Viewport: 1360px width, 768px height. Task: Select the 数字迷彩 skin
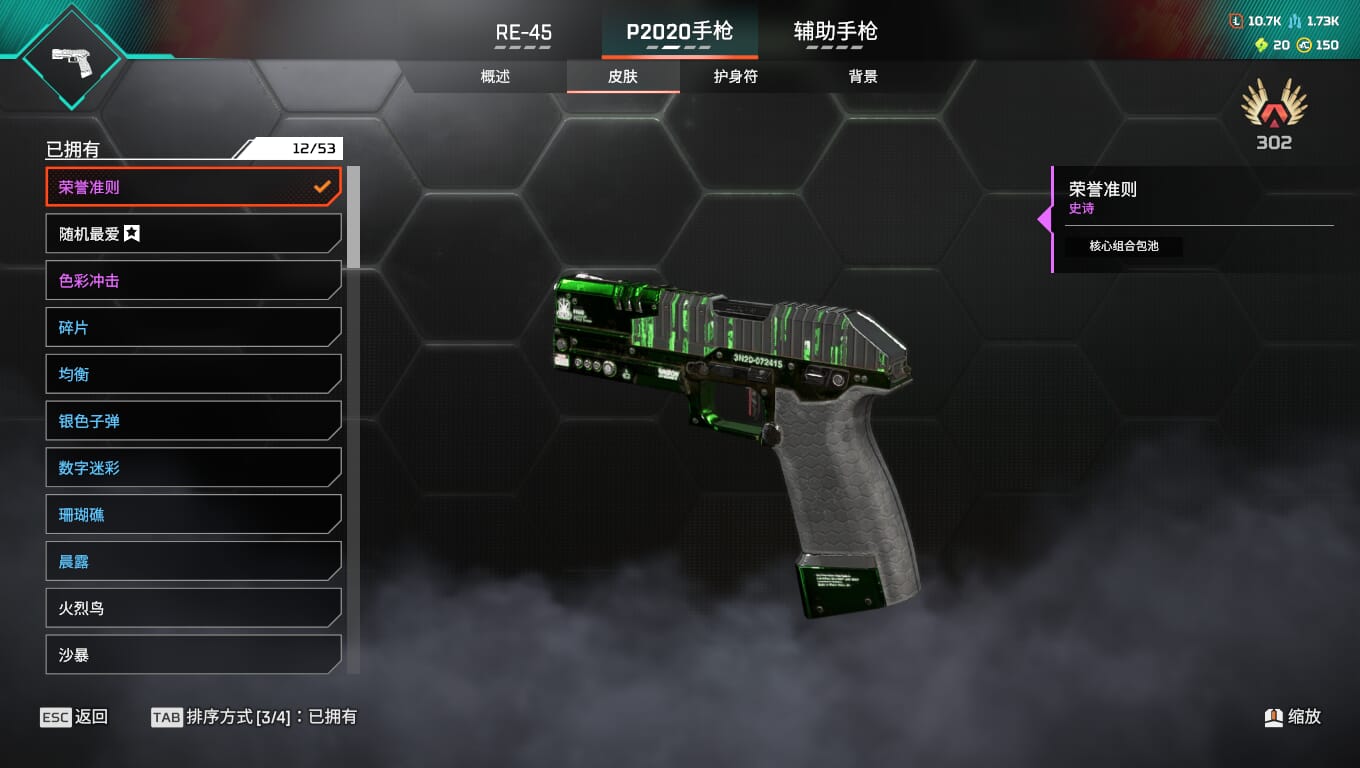(x=193, y=468)
